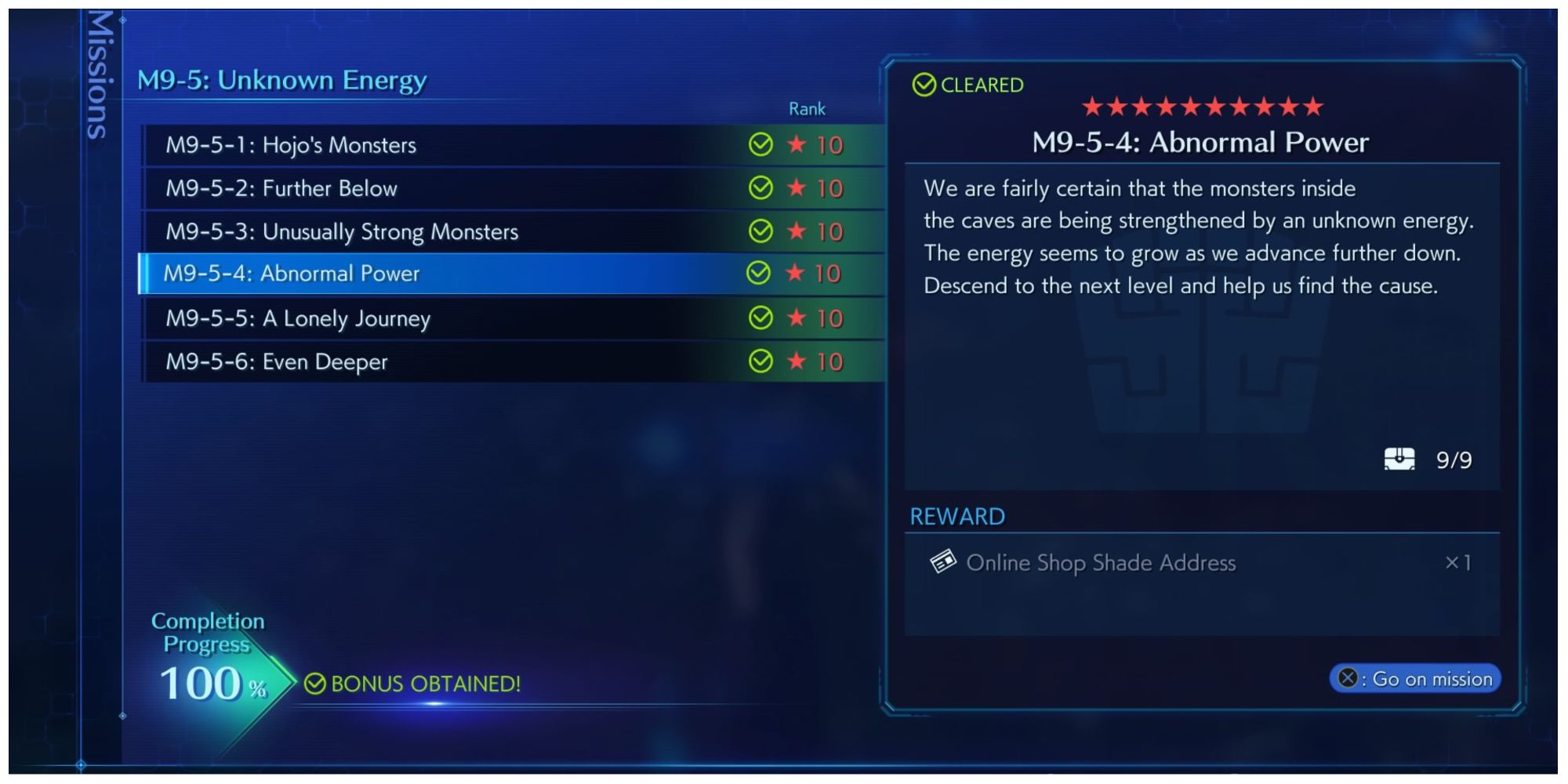Click the Online Shop Shade Address reward

[x=1102, y=562]
